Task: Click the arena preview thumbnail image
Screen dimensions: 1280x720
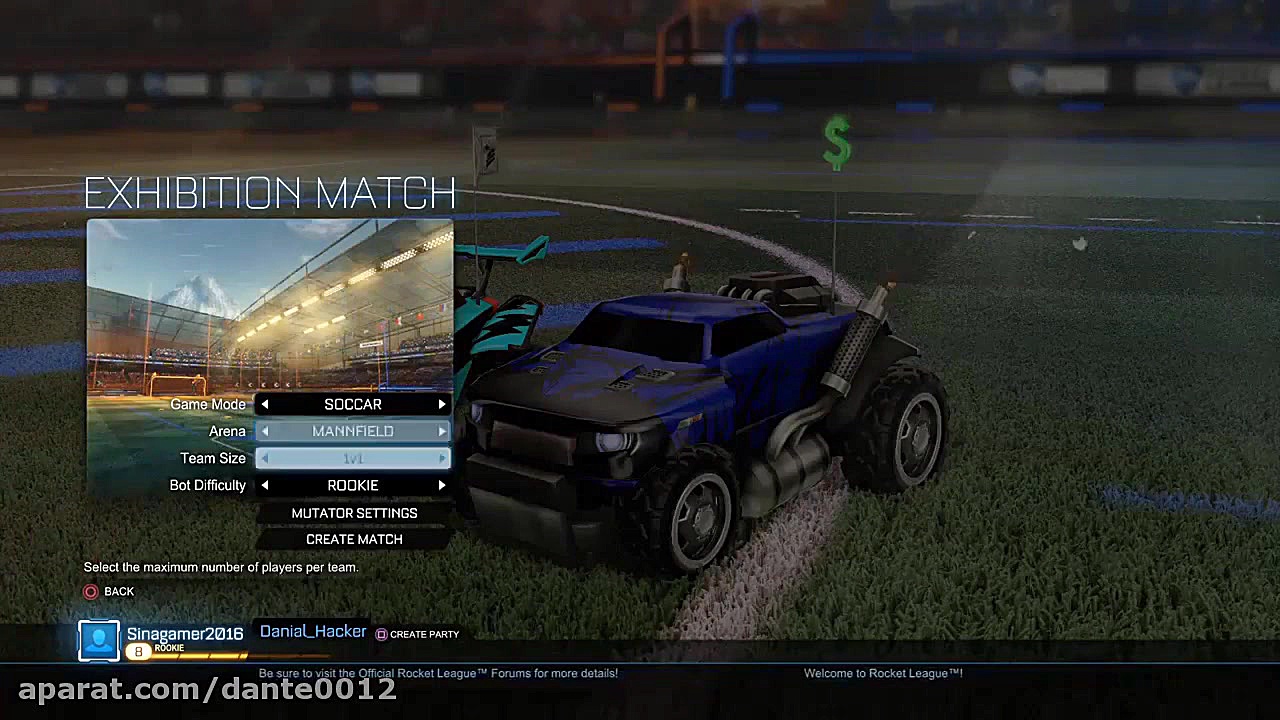Action: click(x=270, y=305)
